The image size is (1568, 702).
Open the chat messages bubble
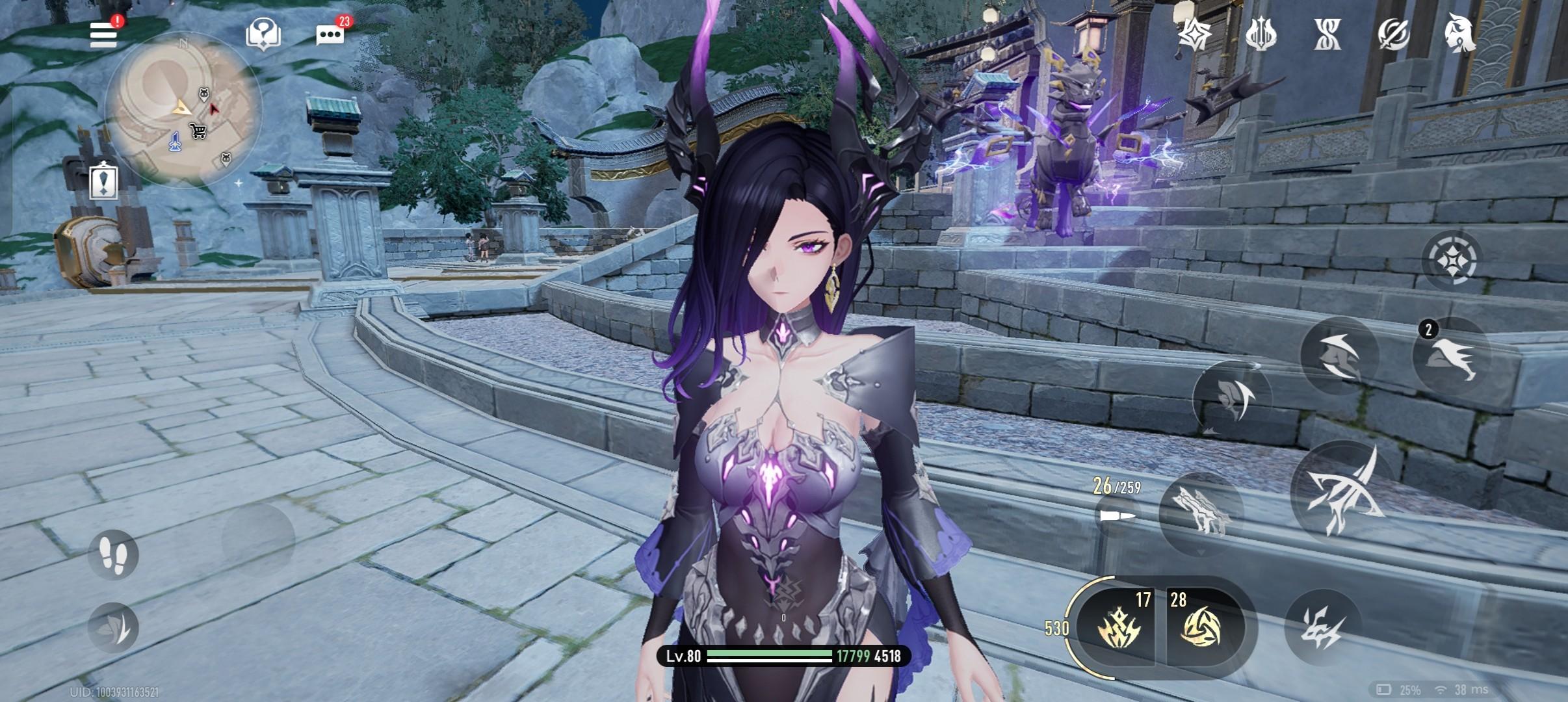[330, 34]
